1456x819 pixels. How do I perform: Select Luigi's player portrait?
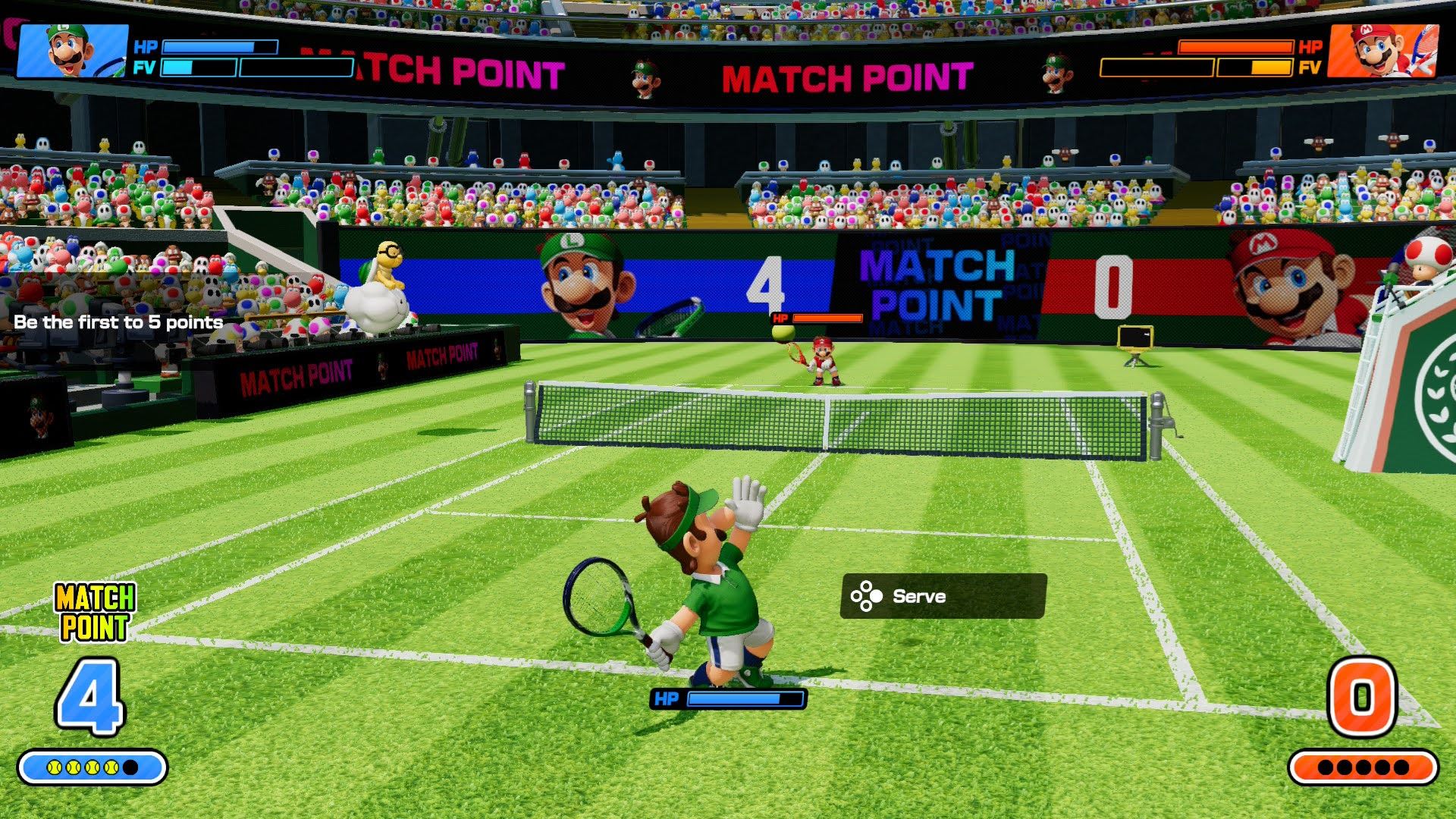click(x=73, y=51)
